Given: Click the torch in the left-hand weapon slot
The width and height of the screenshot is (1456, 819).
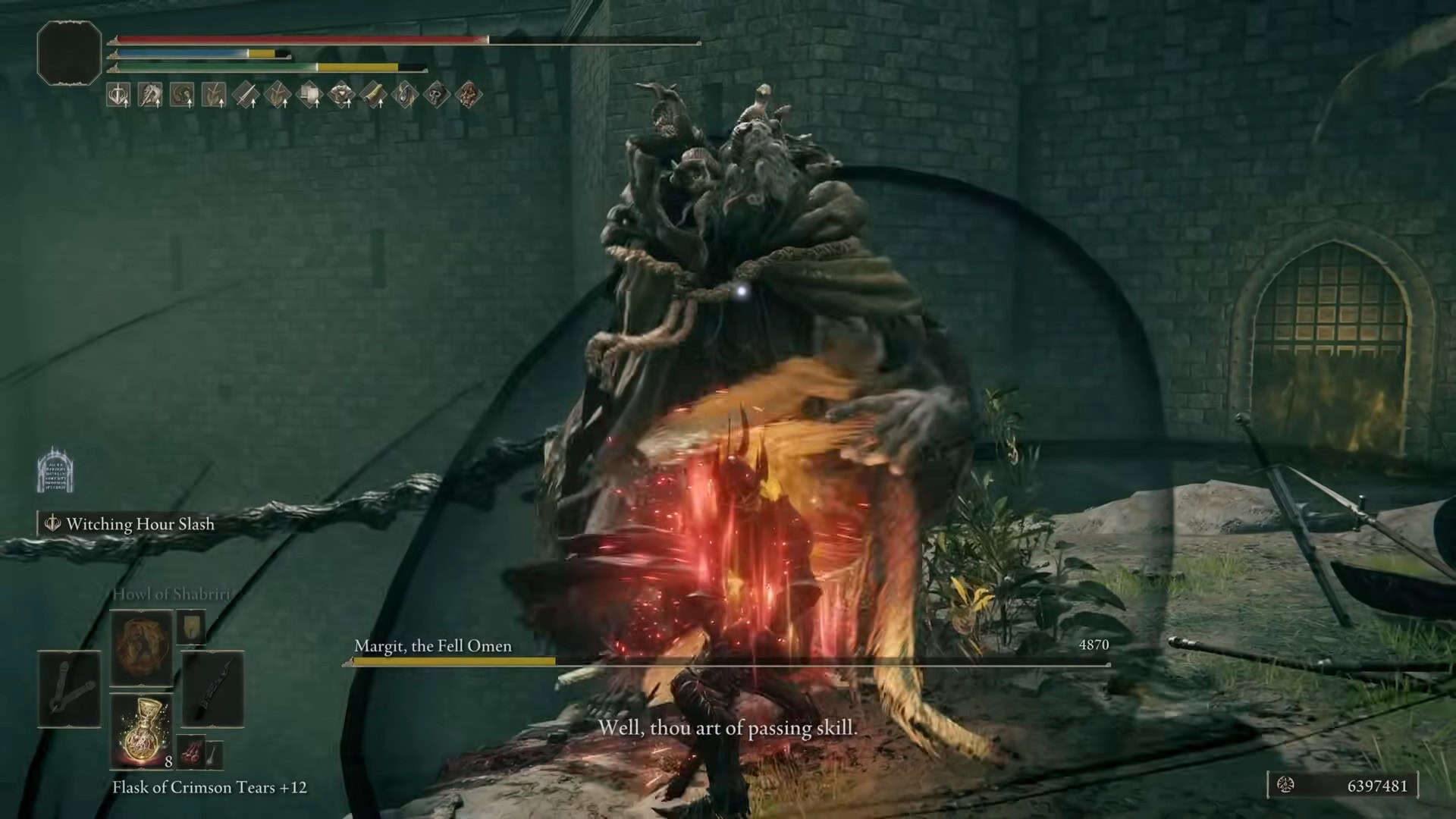Looking at the screenshot, I should pyautogui.click(x=68, y=689).
